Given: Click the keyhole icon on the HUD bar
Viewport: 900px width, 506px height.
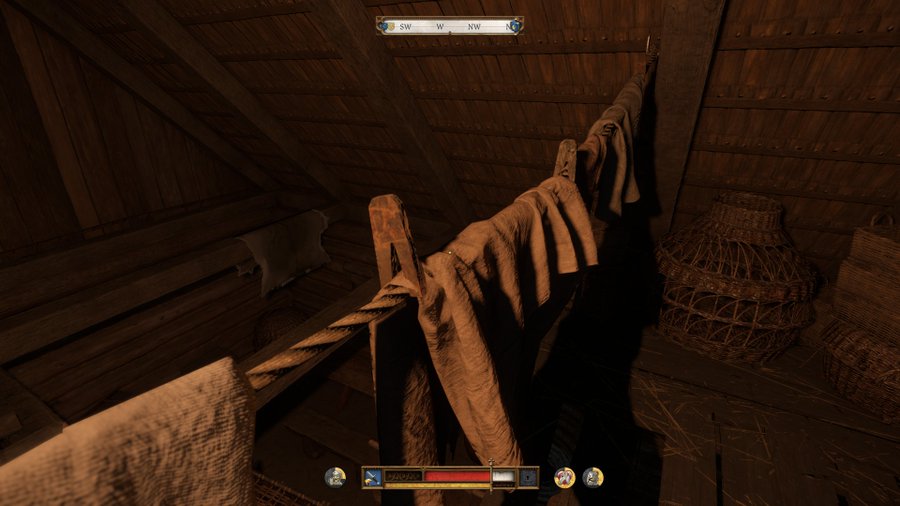Looking at the screenshot, I should pos(527,477).
